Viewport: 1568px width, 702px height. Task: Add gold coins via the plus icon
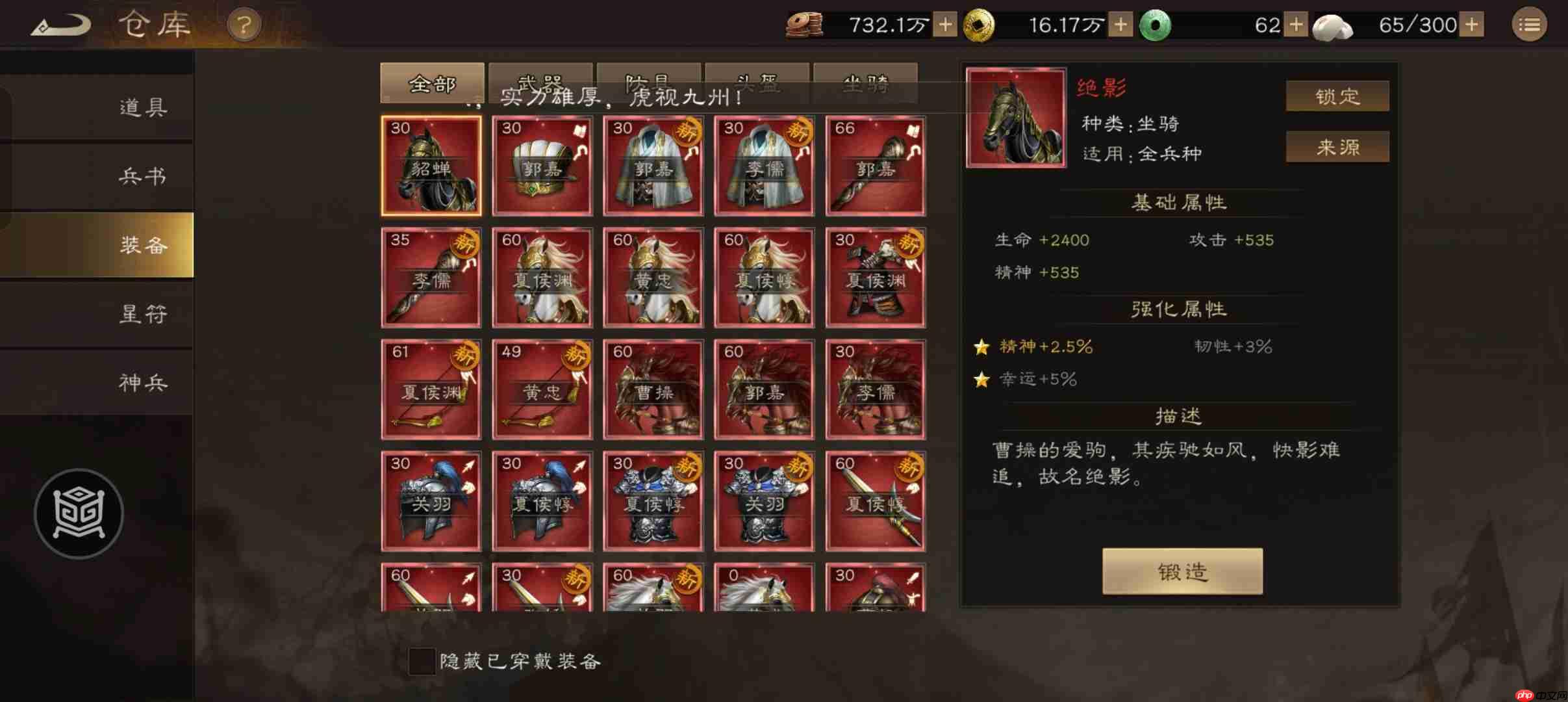(1120, 24)
